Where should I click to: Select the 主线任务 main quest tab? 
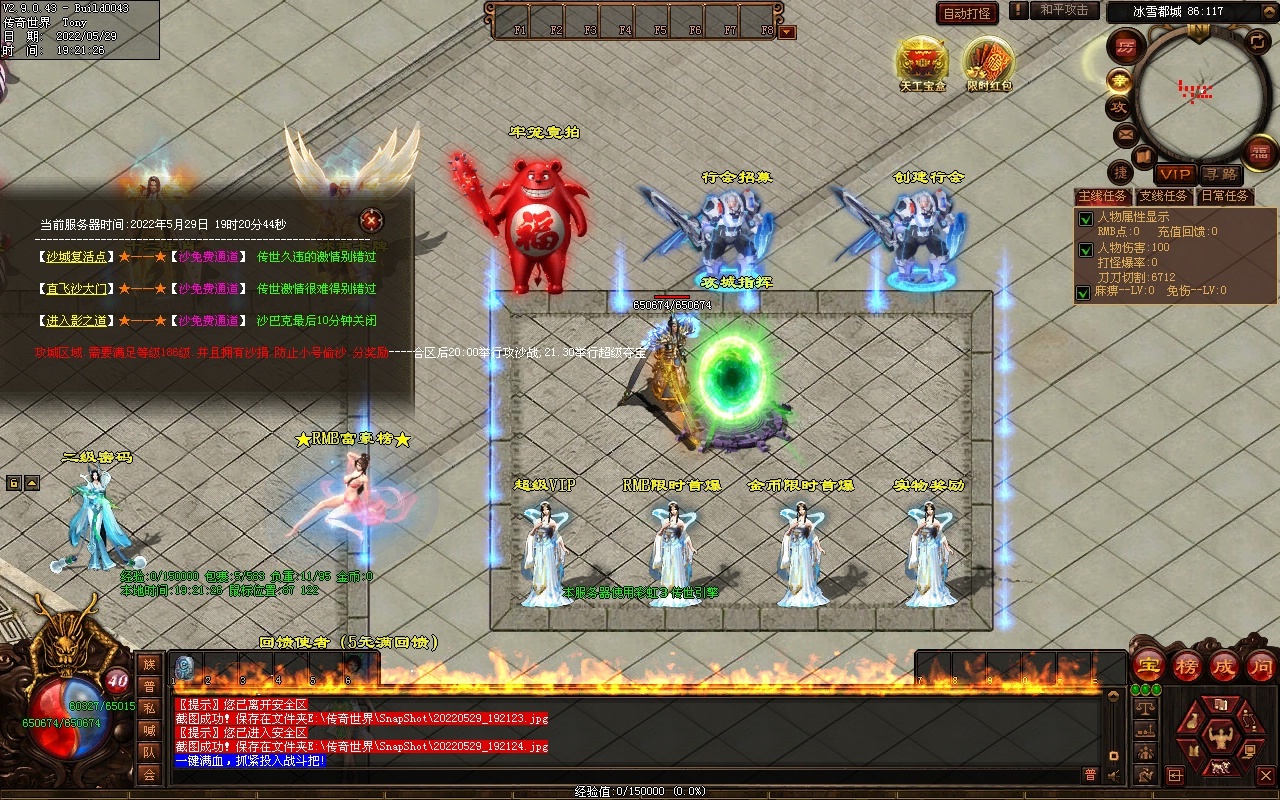pyautogui.click(x=1102, y=196)
